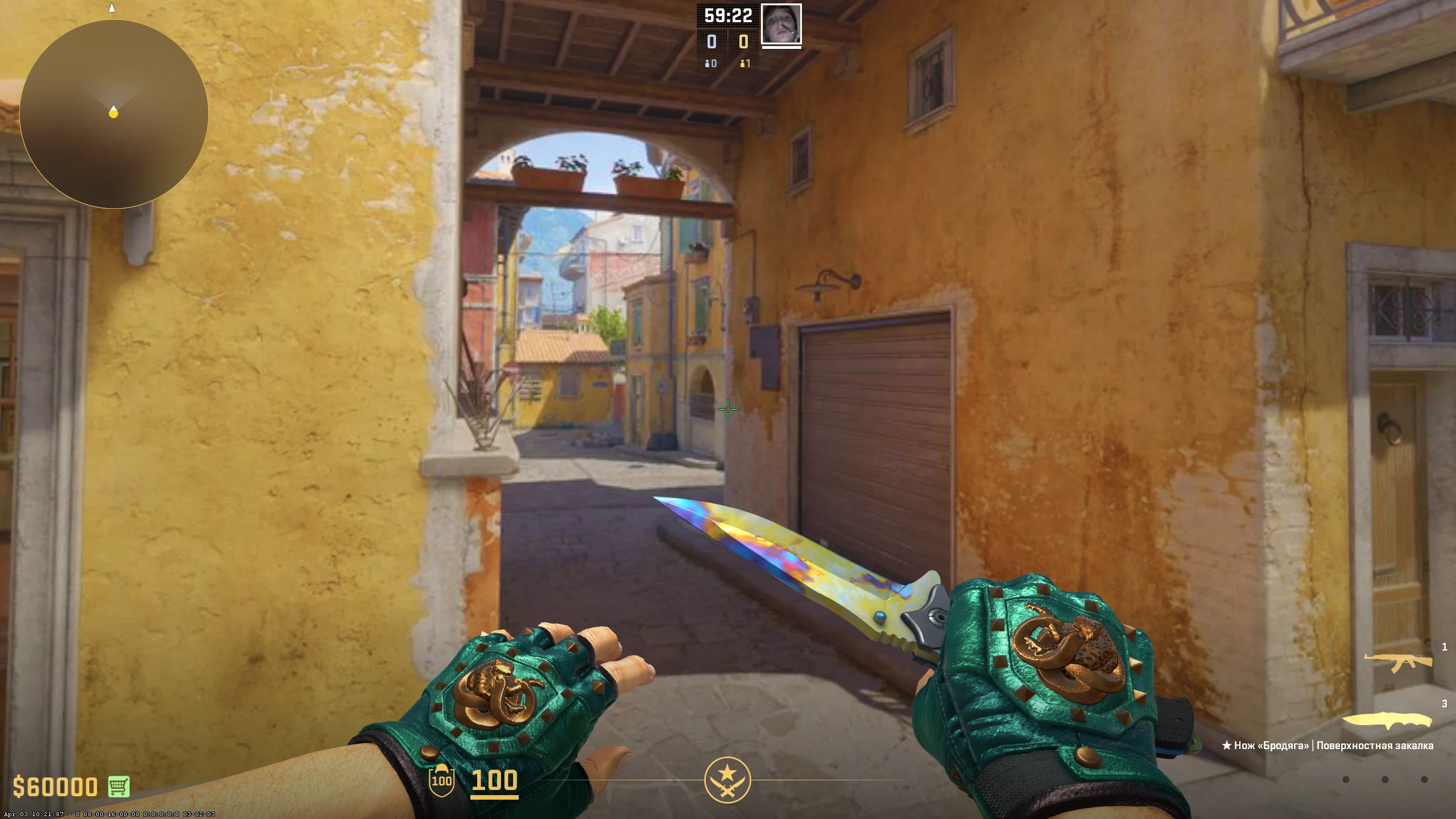Click the rightmost round indicator dot
The width and height of the screenshot is (1456, 819).
coord(1424,779)
